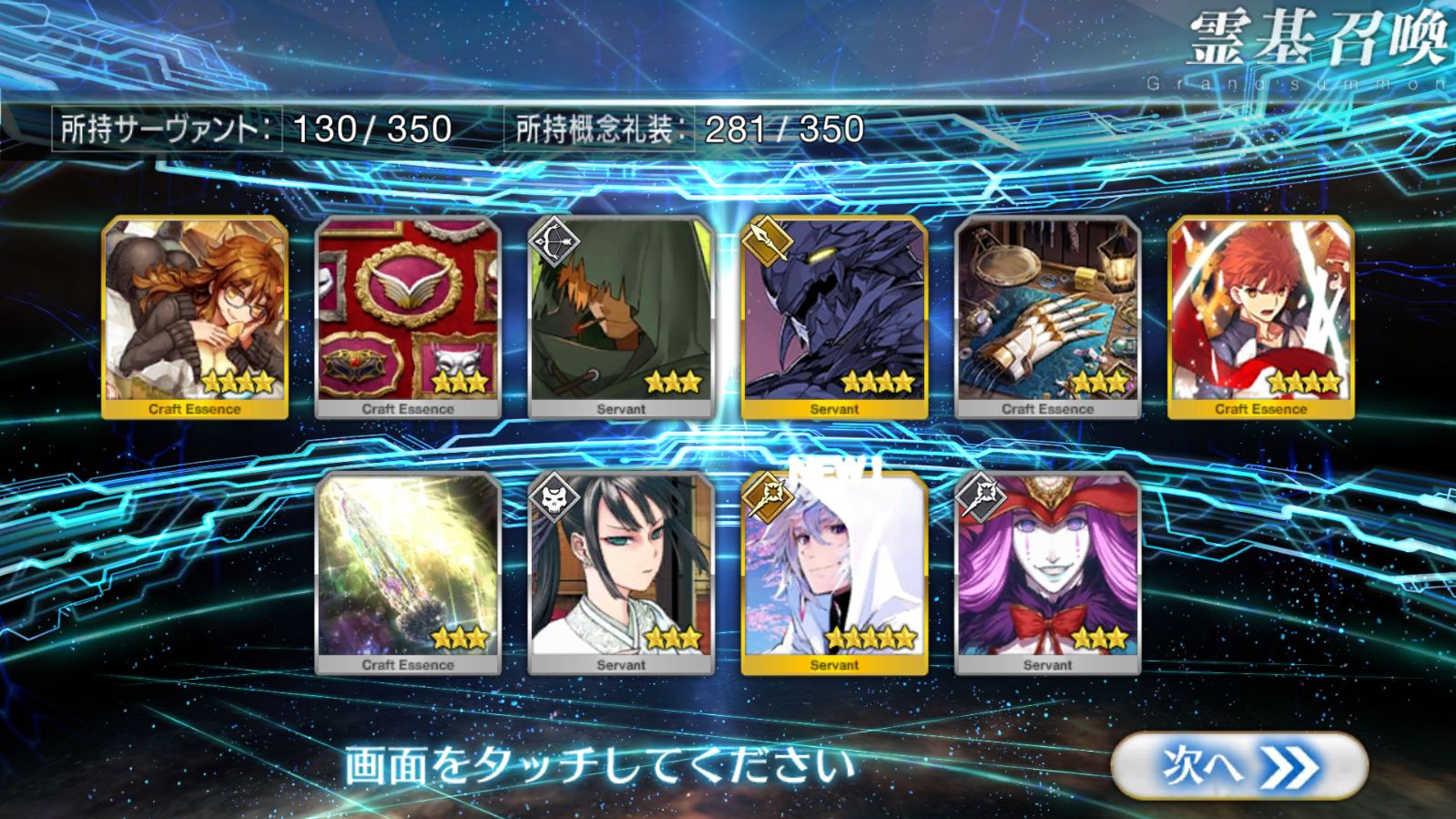Viewport: 1456px width, 819px height.
Task: Open the crystal shard Craft Essence card
Action: 408,573
